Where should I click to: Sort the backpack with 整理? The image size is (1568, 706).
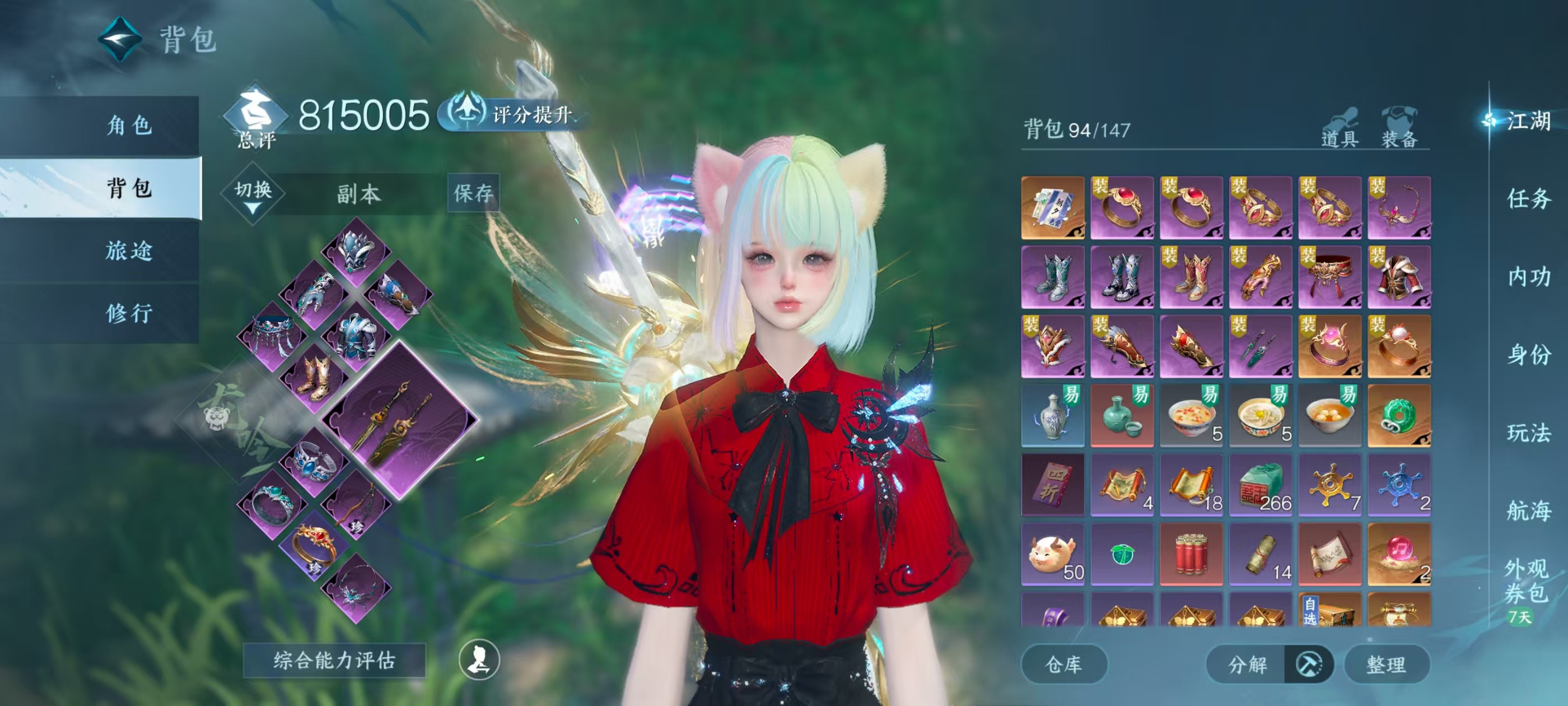pyautogui.click(x=1386, y=664)
